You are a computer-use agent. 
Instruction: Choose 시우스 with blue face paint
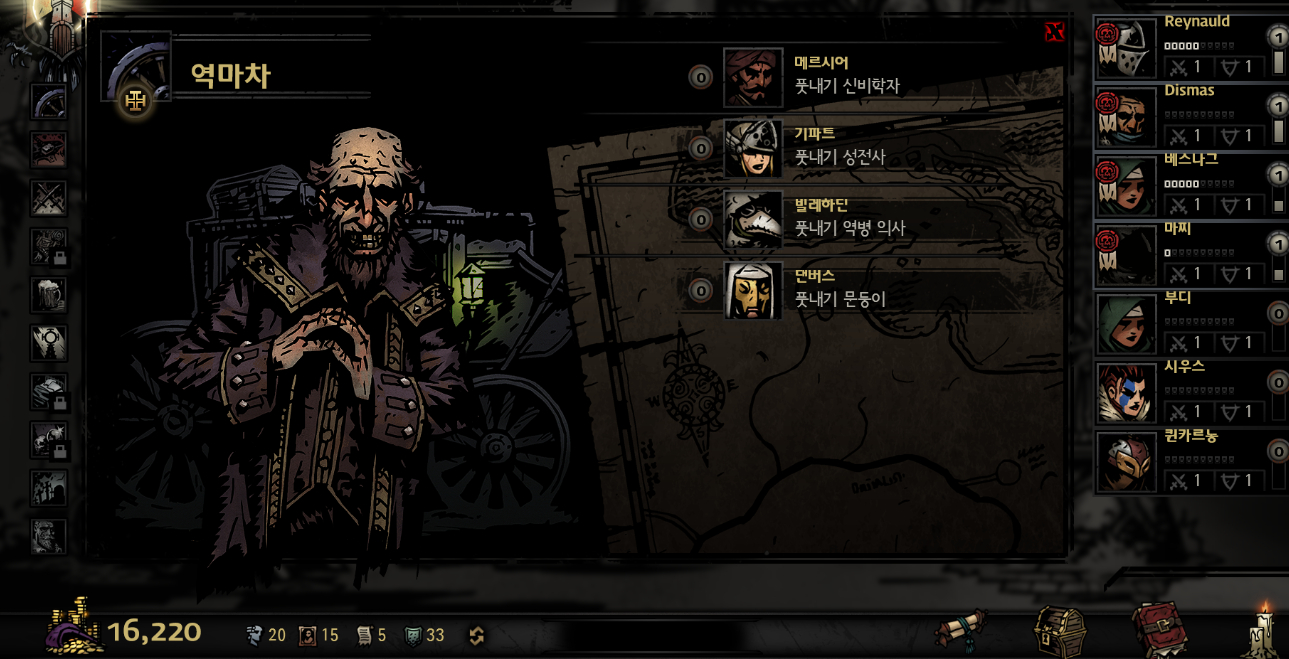pos(1127,393)
